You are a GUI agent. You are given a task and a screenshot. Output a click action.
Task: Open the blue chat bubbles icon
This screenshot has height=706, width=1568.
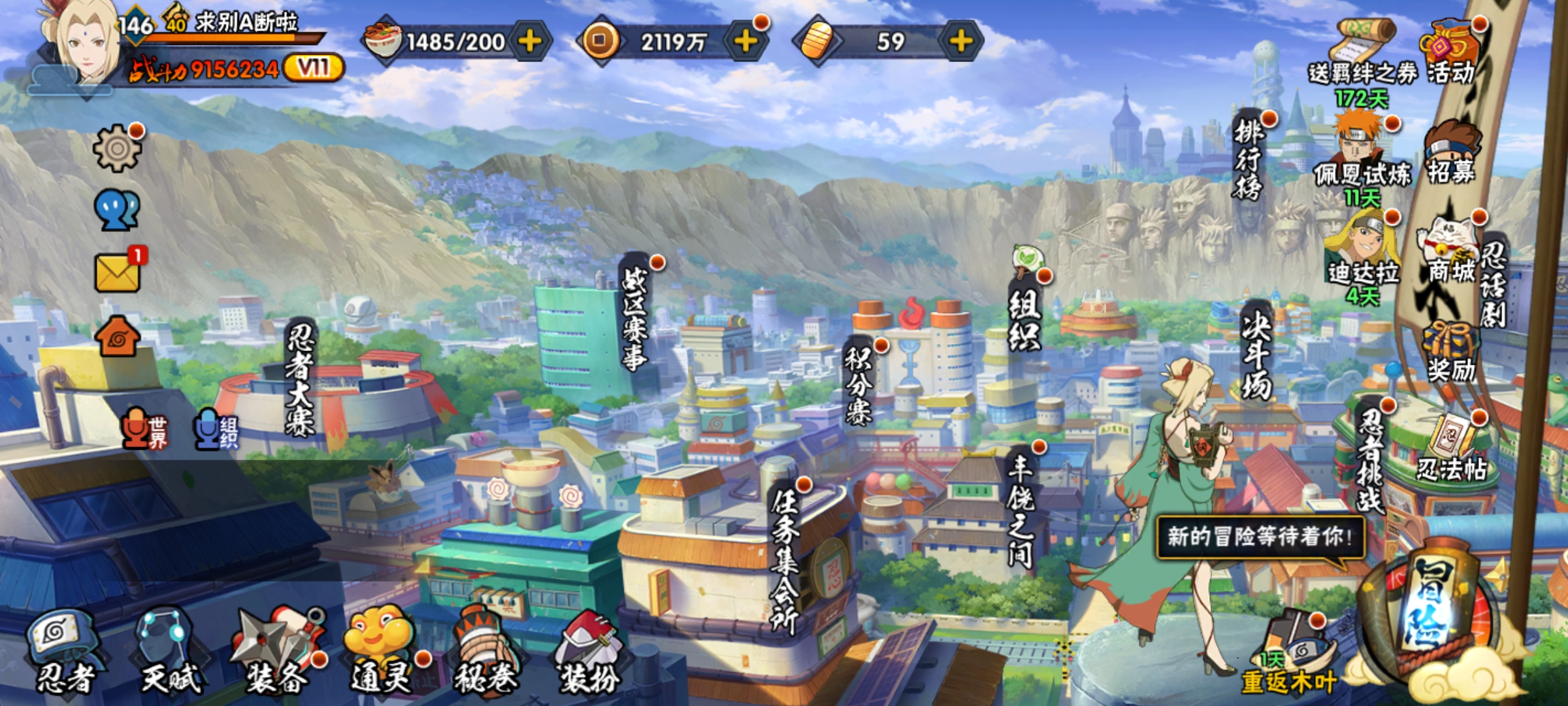tap(118, 210)
